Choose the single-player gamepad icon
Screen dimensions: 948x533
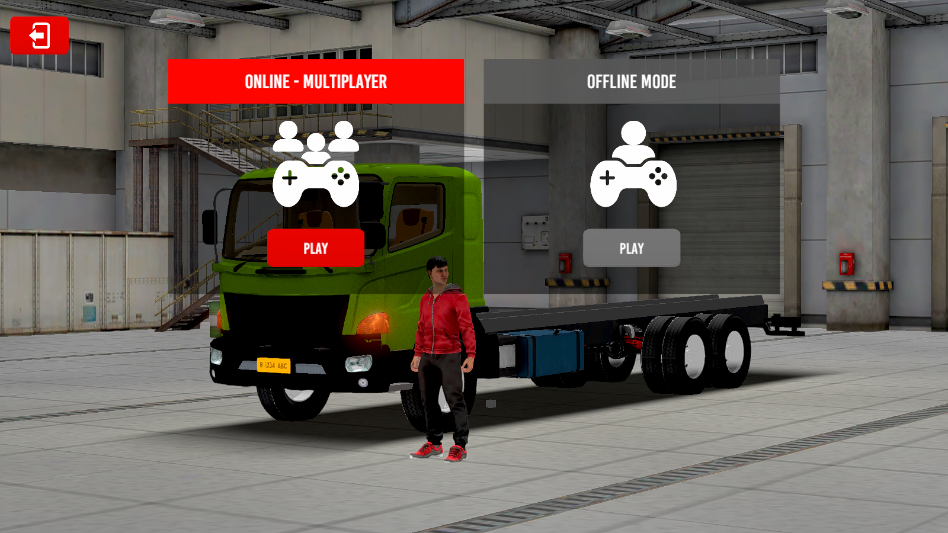632,164
